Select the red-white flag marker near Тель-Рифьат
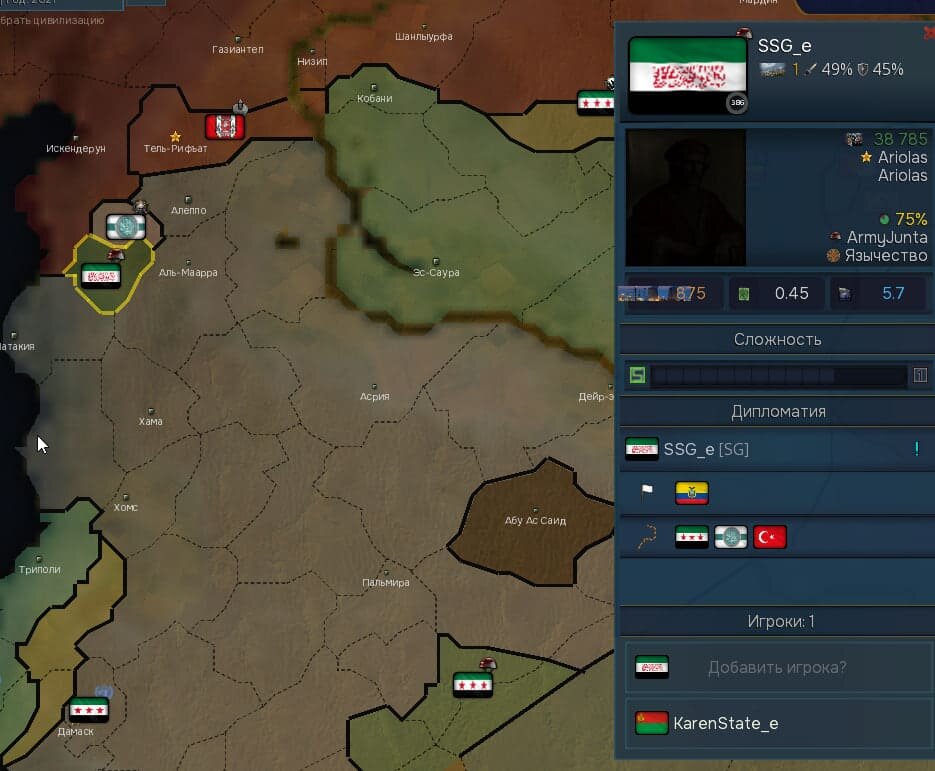Viewport: 935px width, 771px height. coord(225,127)
